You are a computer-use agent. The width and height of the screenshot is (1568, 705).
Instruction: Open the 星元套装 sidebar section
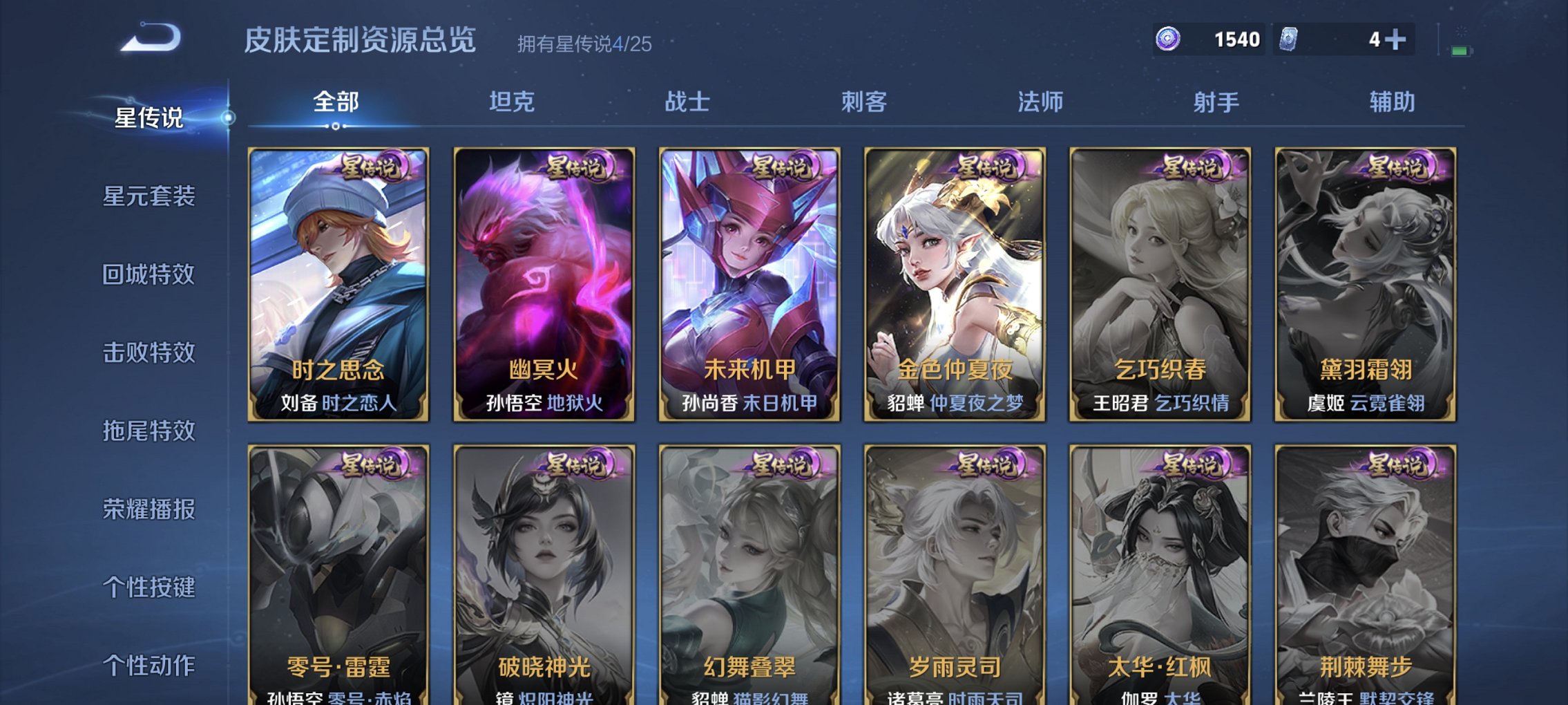149,197
